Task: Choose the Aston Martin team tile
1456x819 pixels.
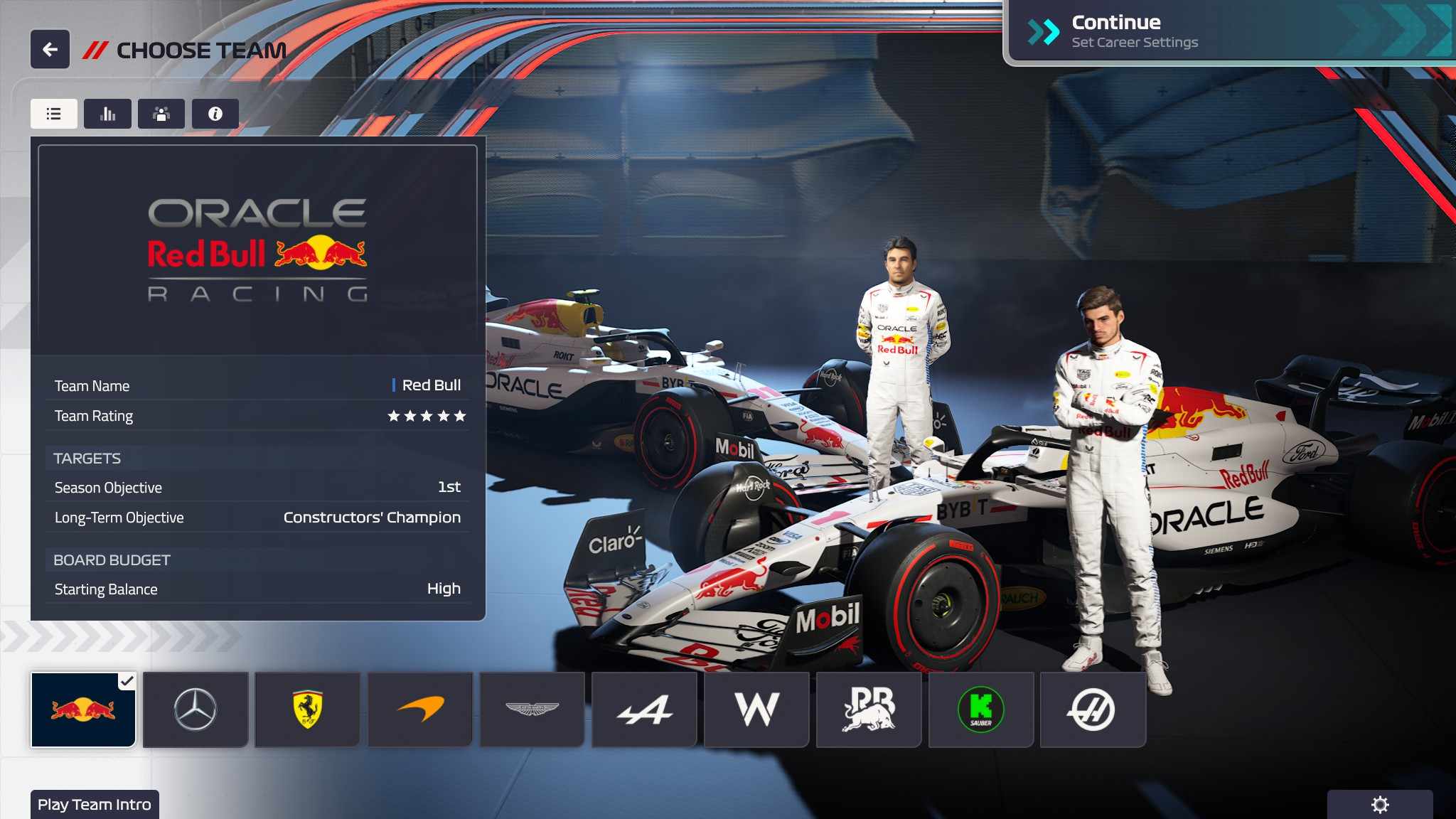Action: 532,710
